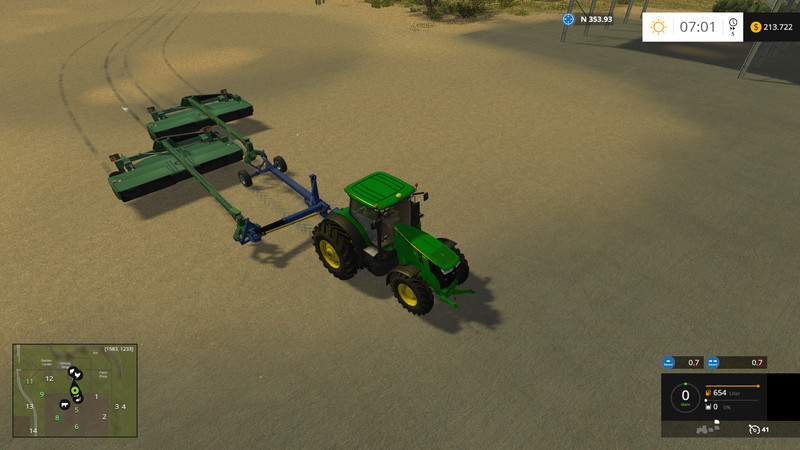Click the orange fuel pump icon
800x450 pixels.
pyautogui.click(x=708, y=393)
